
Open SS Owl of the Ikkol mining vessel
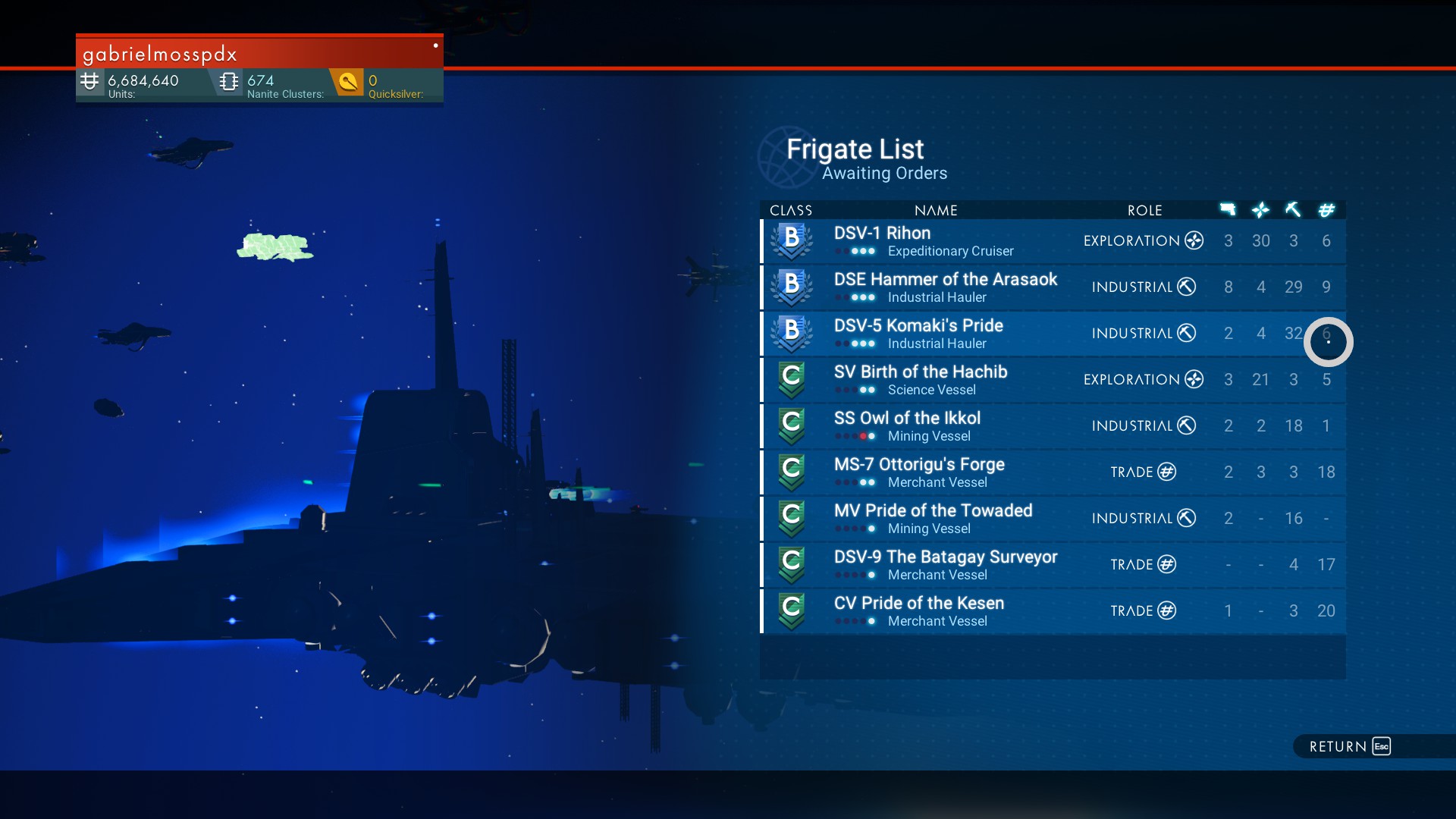click(1053, 426)
